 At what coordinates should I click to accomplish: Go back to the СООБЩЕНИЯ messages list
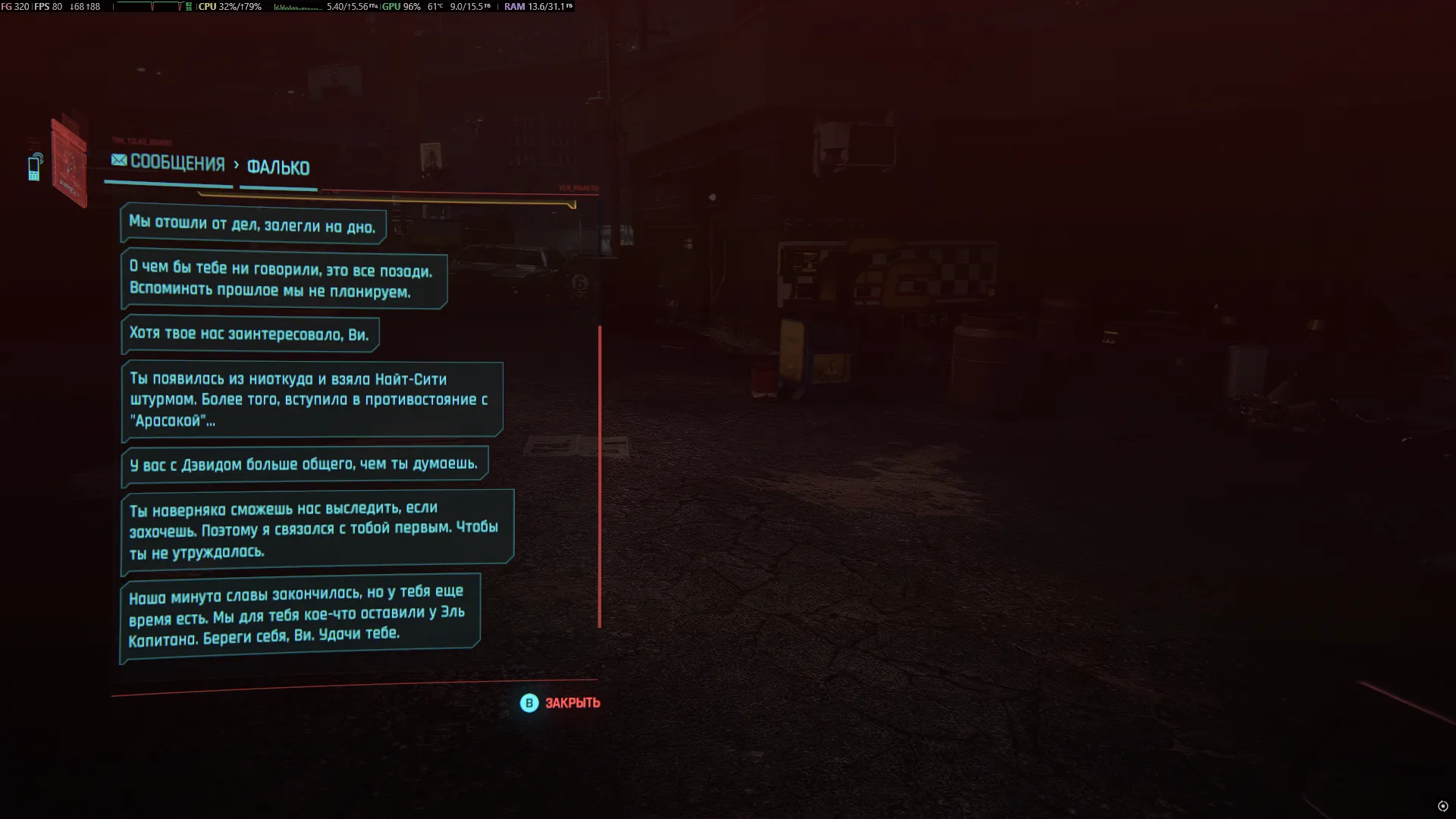[168, 163]
